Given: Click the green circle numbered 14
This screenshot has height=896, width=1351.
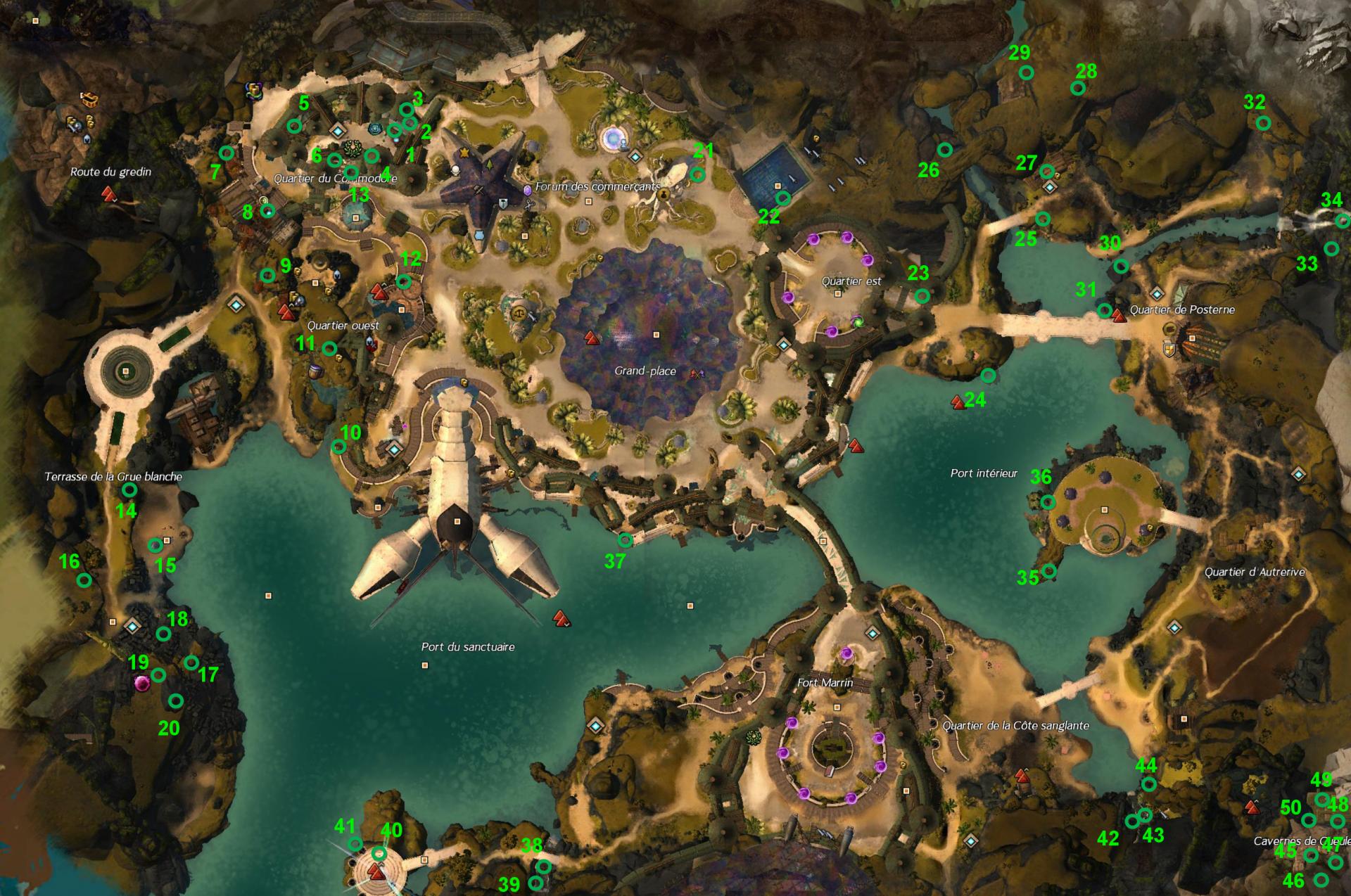Looking at the screenshot, I should click(x=129, y=489).
